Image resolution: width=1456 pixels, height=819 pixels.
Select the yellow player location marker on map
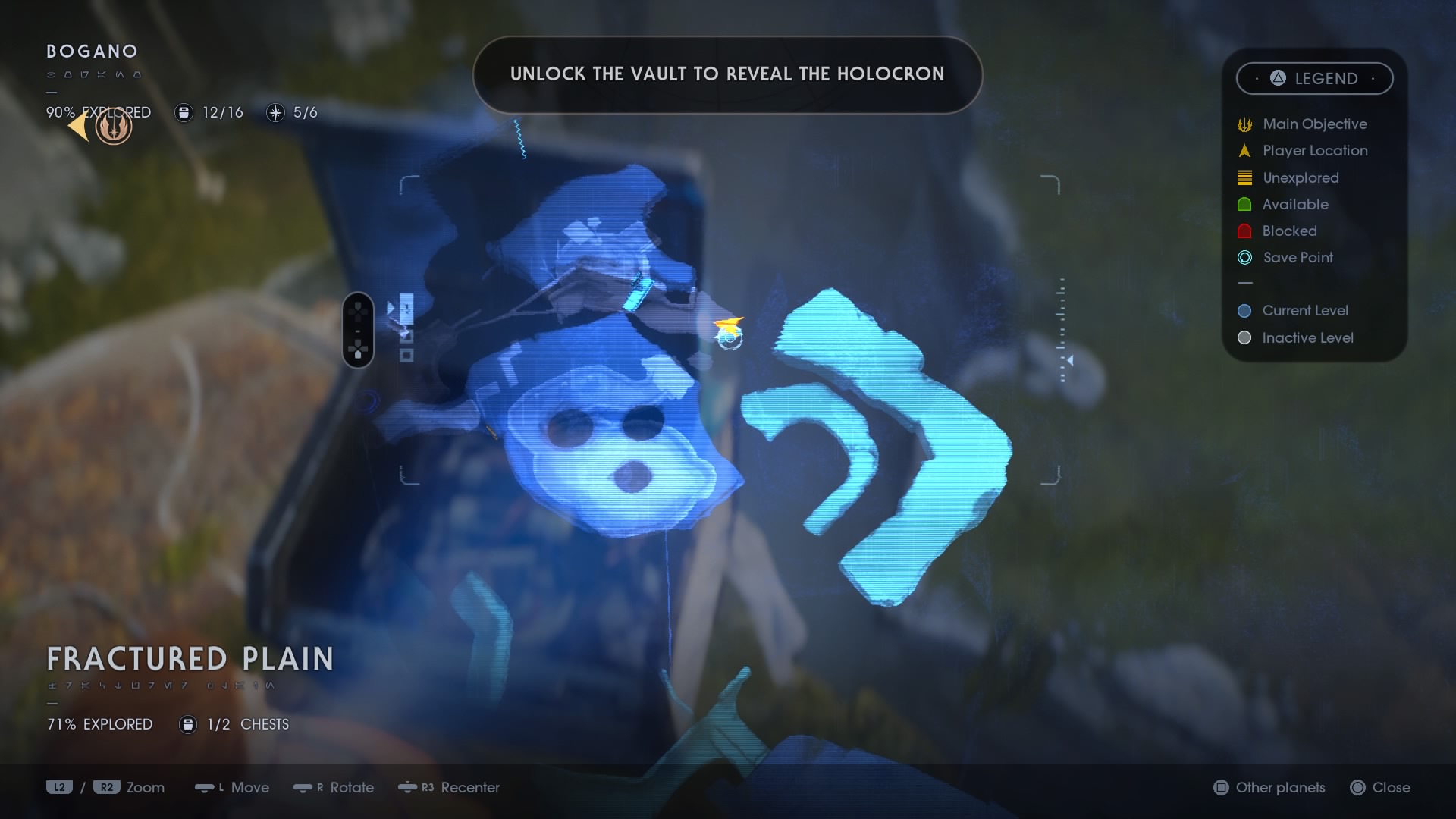click(730, 325)
